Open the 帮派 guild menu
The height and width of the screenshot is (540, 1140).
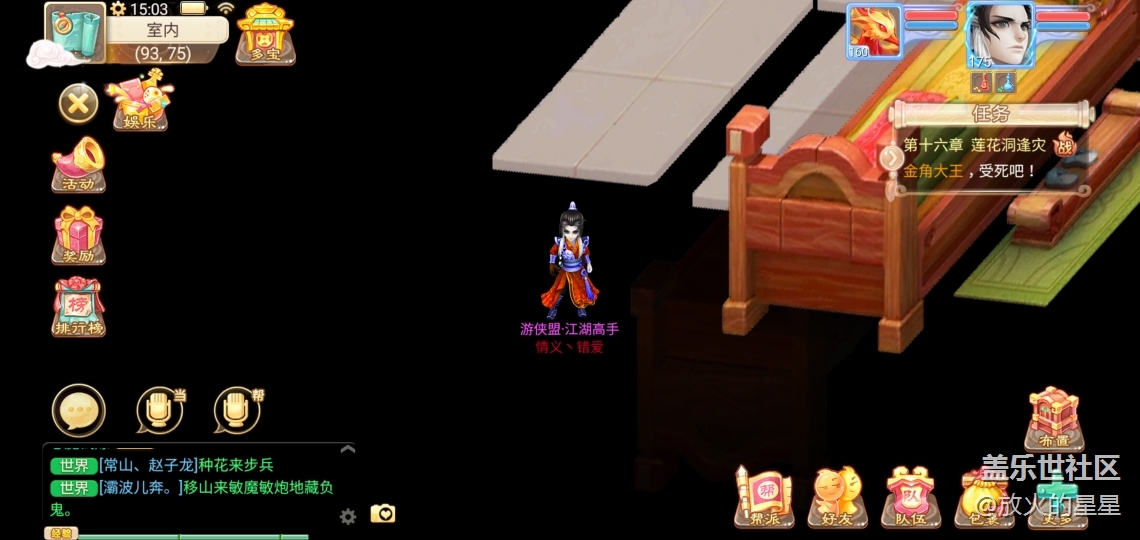762,497
